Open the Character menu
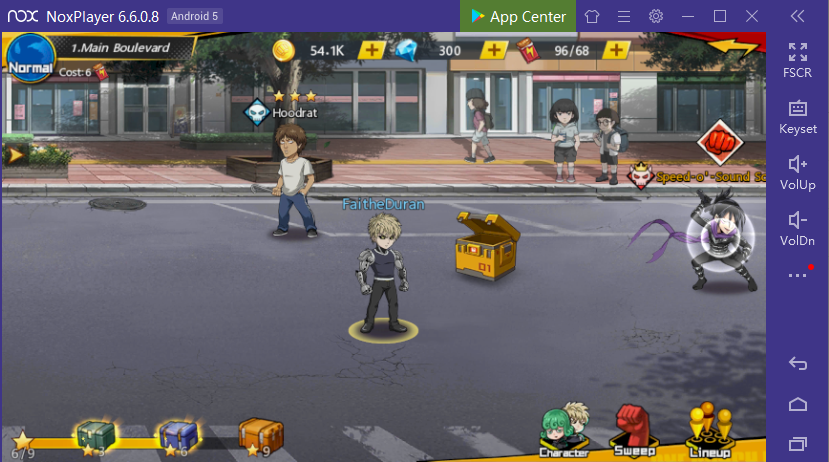The image size is (829, 462). (563, 429)
